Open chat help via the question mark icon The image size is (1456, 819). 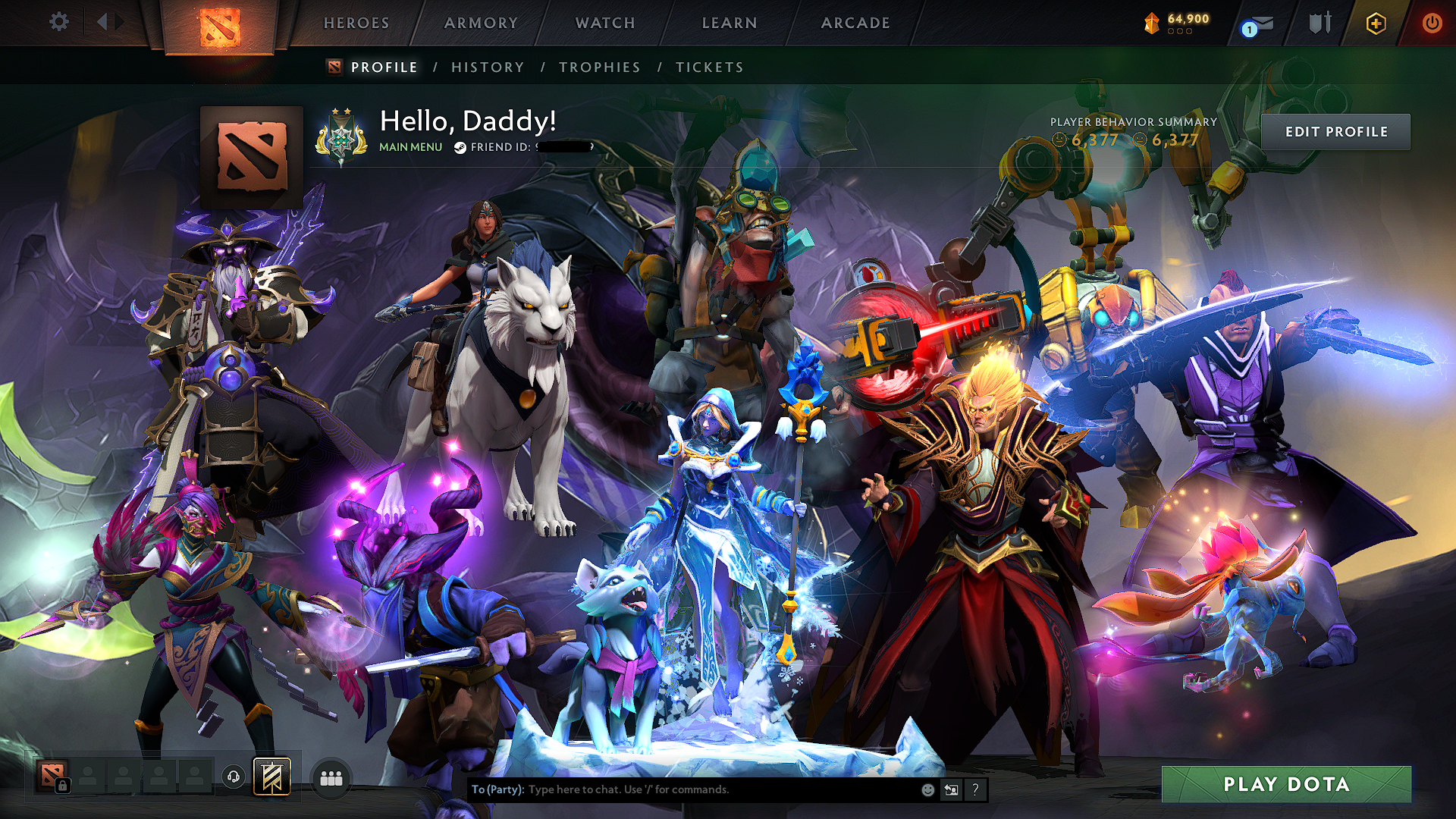[x=974, y=789]
